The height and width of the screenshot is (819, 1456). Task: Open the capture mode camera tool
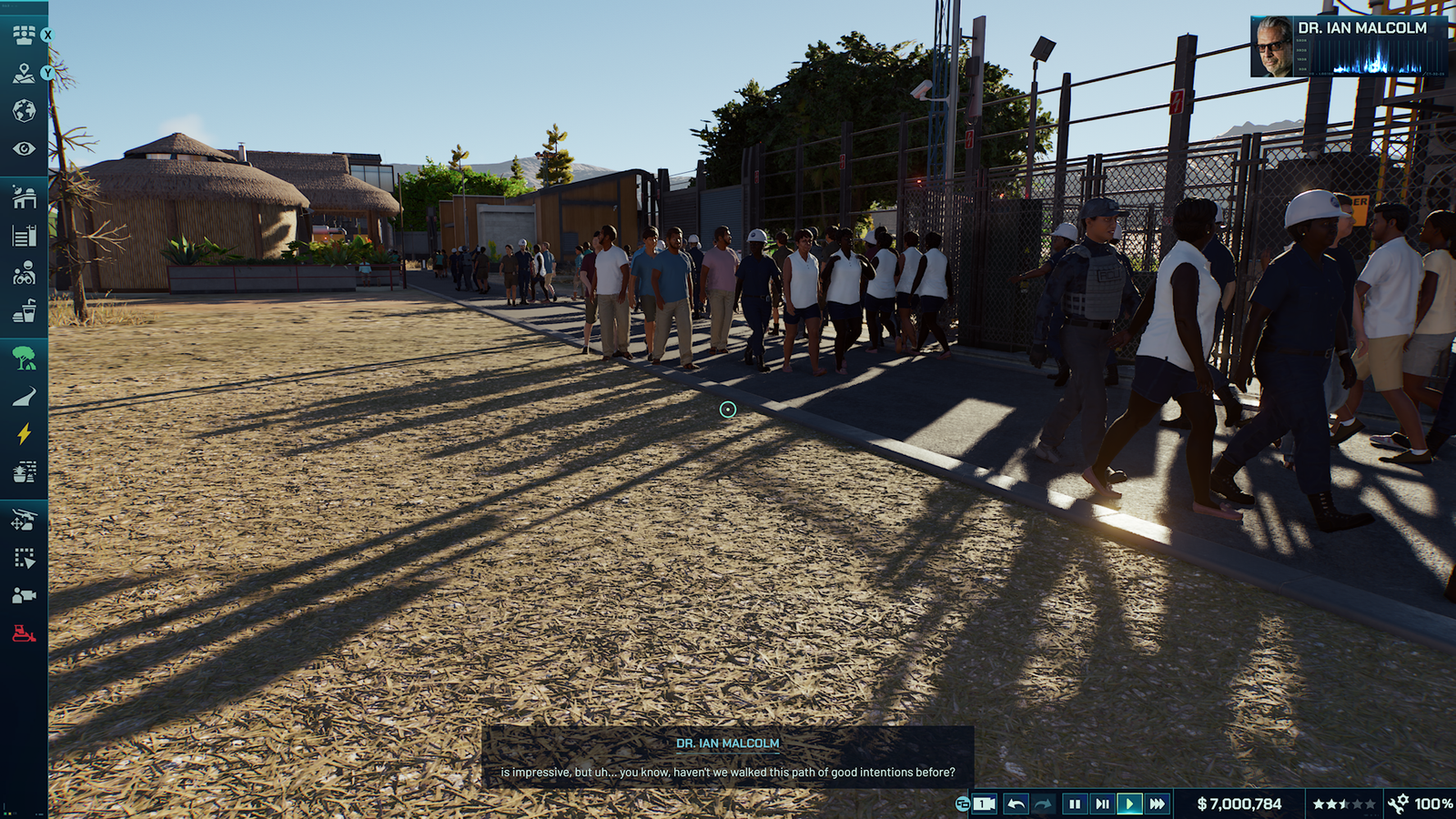click(24, 595)
